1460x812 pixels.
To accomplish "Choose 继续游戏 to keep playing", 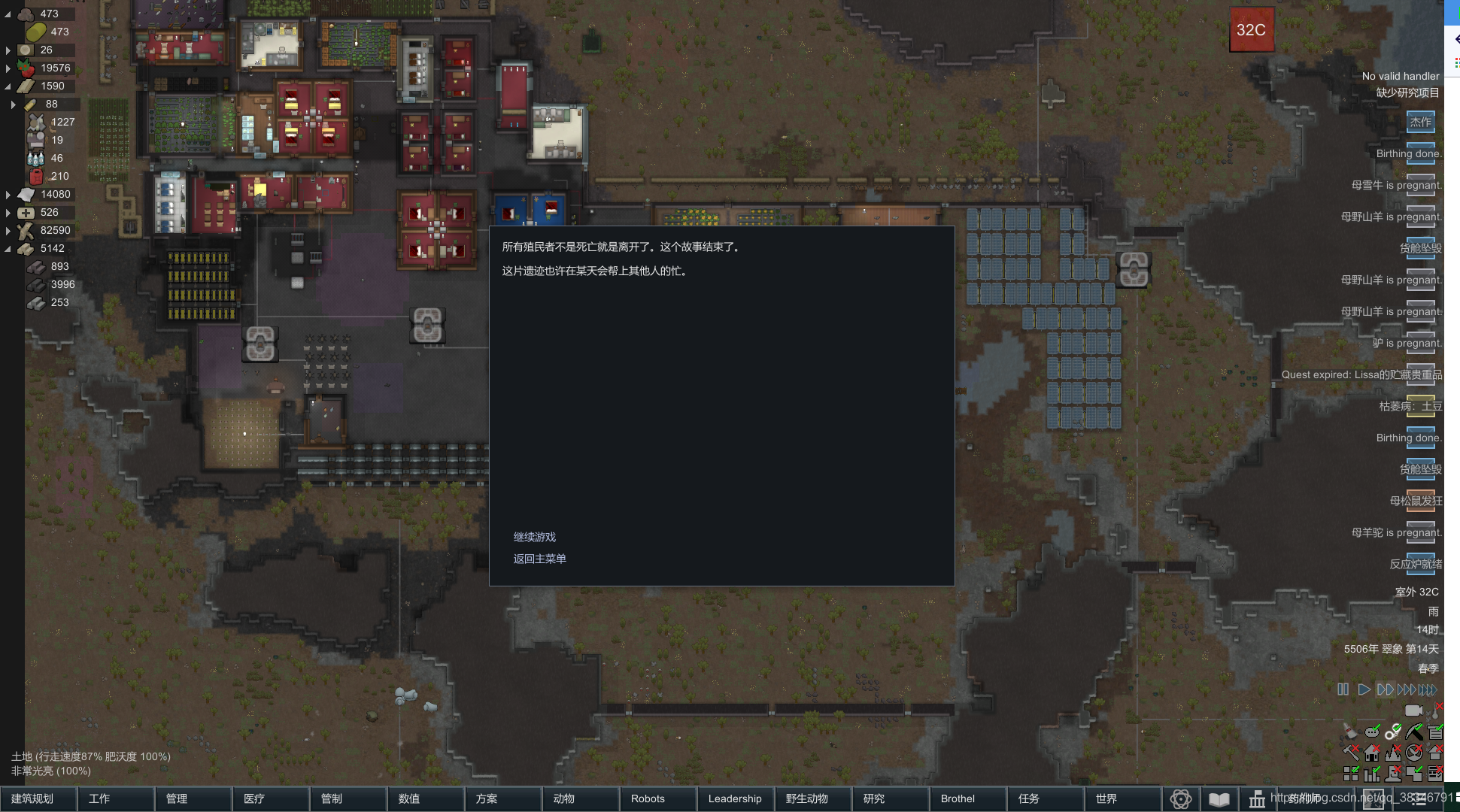I will pos(535,537).
